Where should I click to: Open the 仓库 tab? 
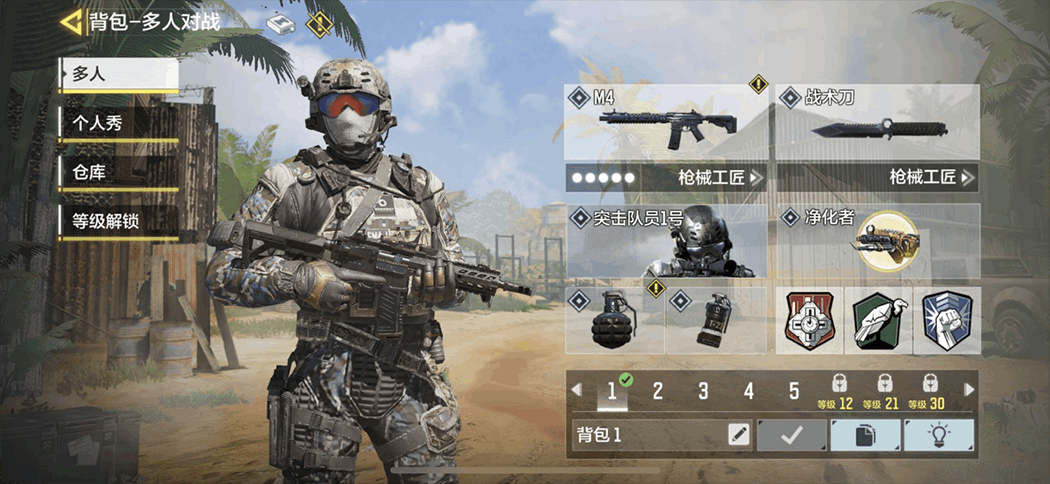(x=118, y=172)
